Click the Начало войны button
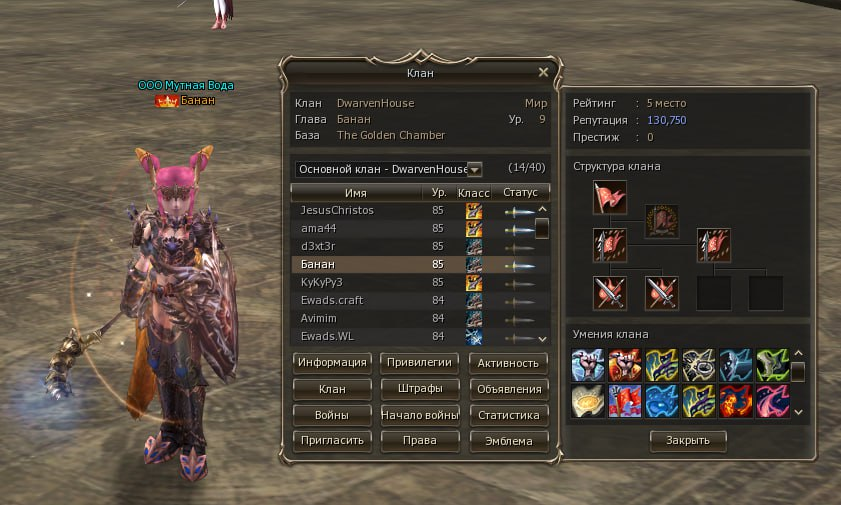This screenshot has width=841, height=505. click(420, 414)
